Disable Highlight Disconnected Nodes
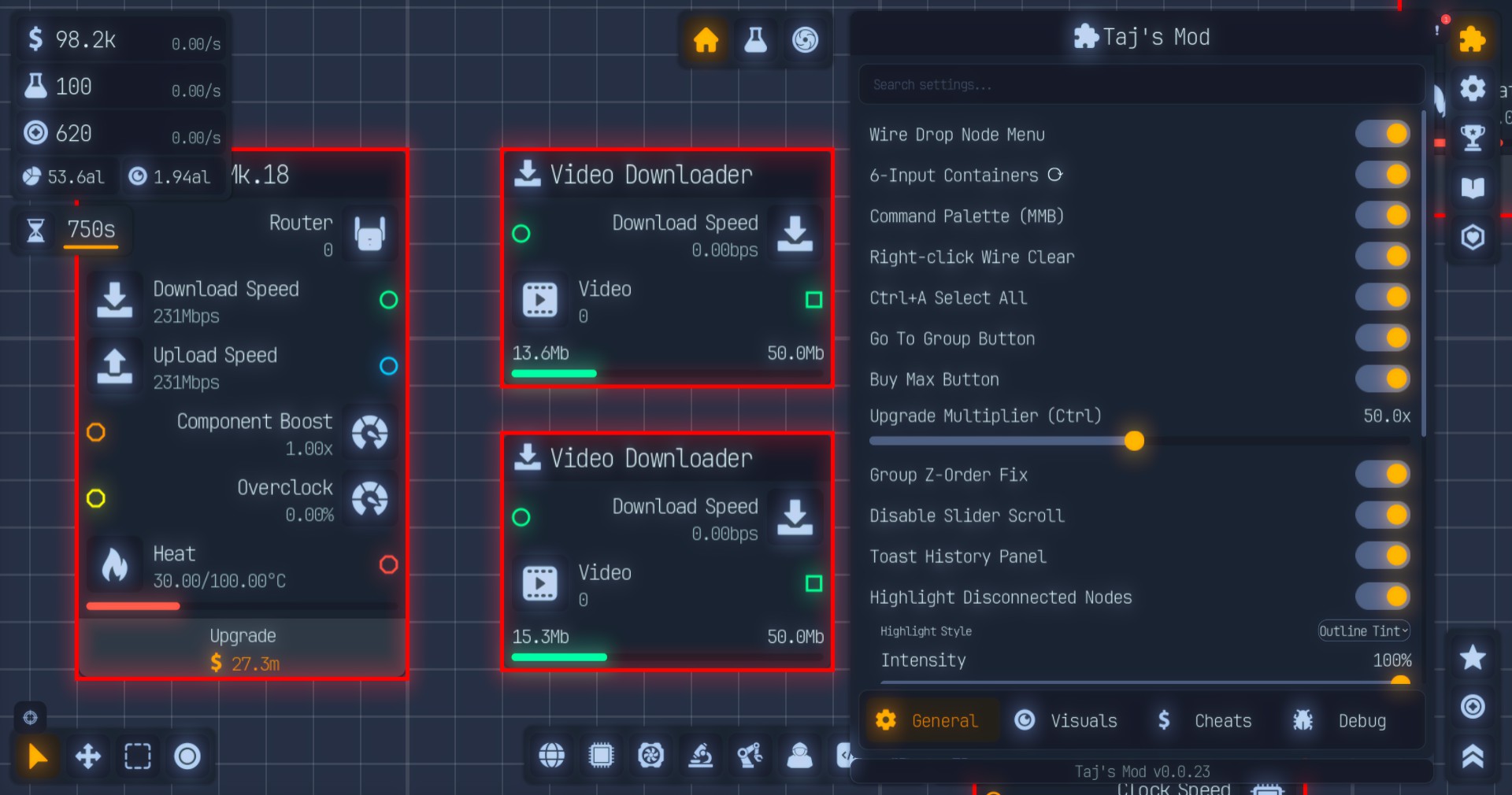 (1382, 597)
